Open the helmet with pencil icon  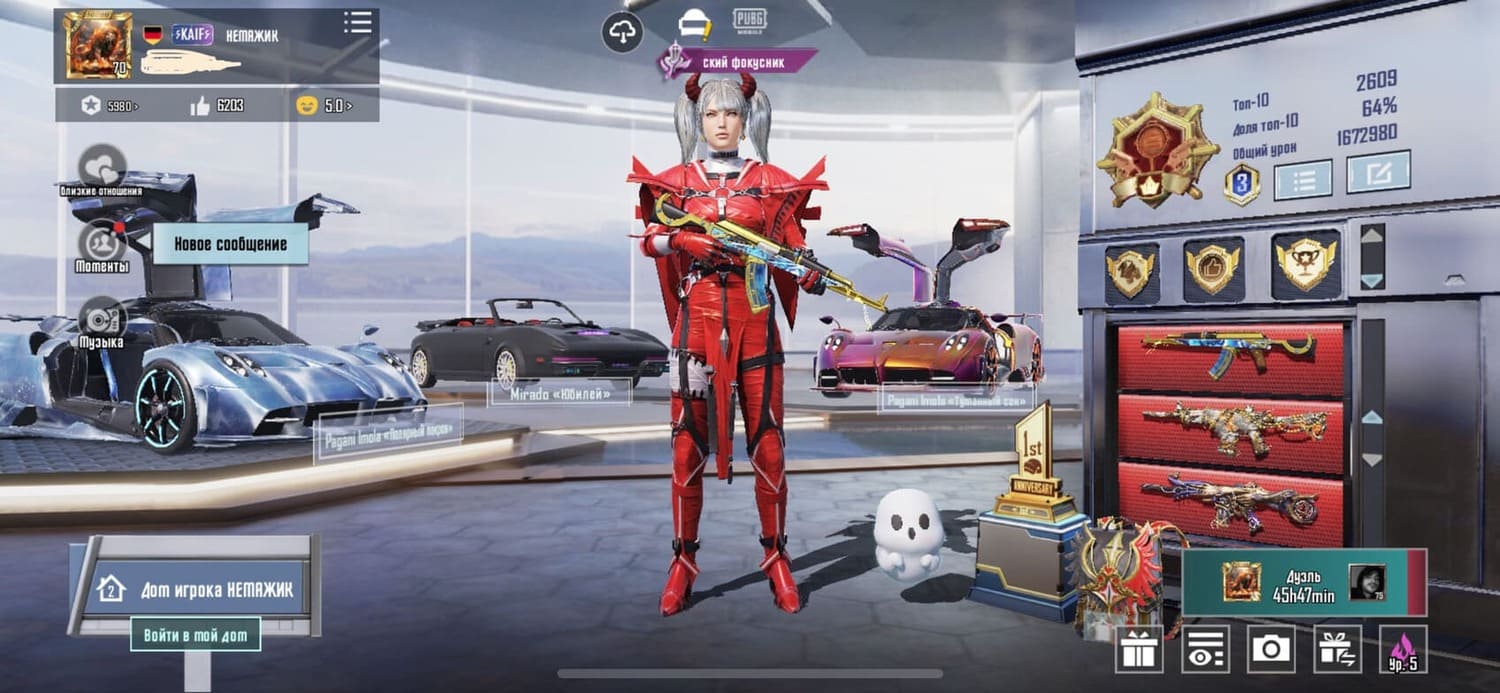(694, 22)
